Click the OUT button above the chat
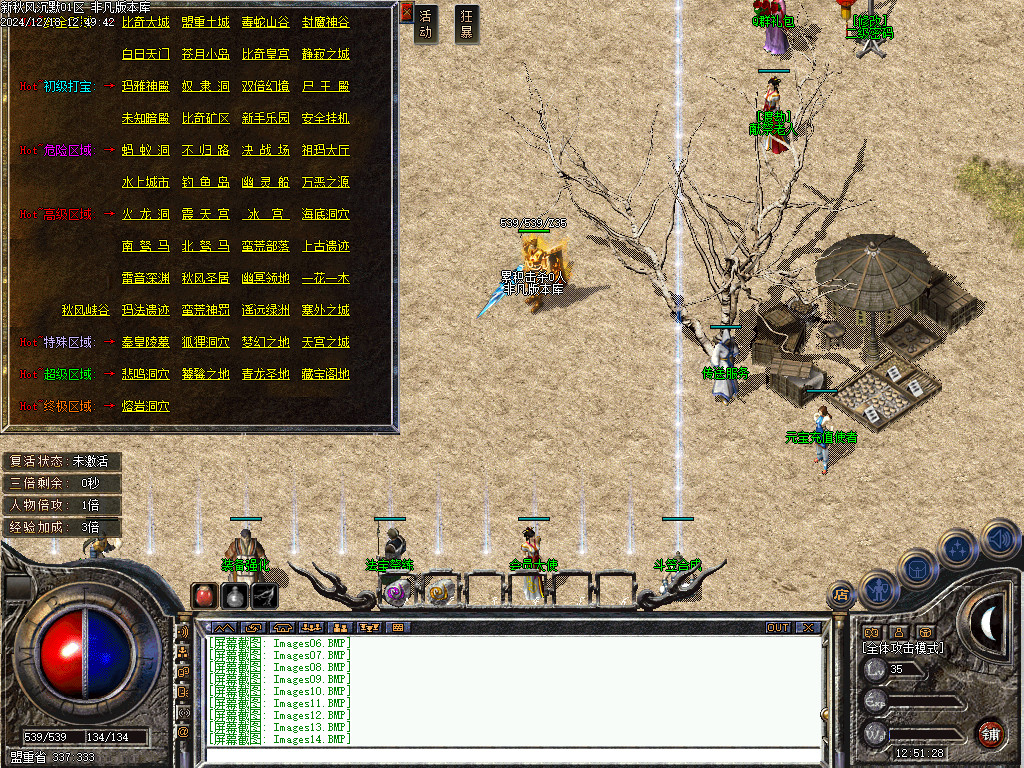 (778, 628)
